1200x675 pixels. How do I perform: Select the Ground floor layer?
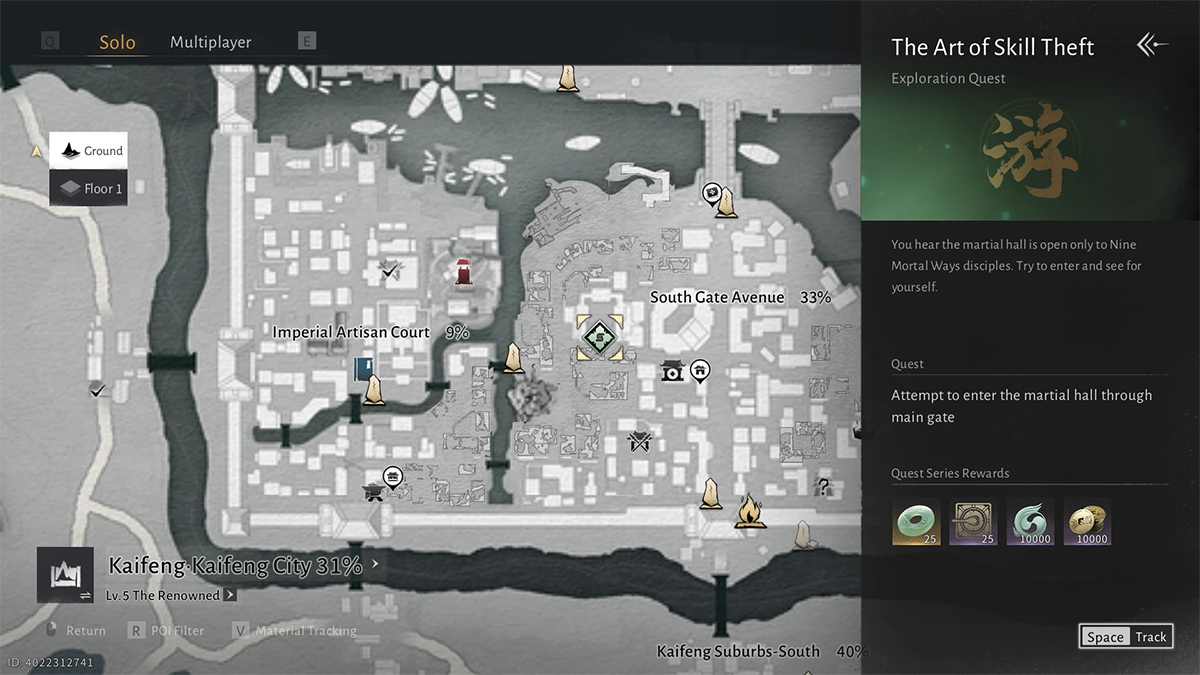click(x=89, y=151)
